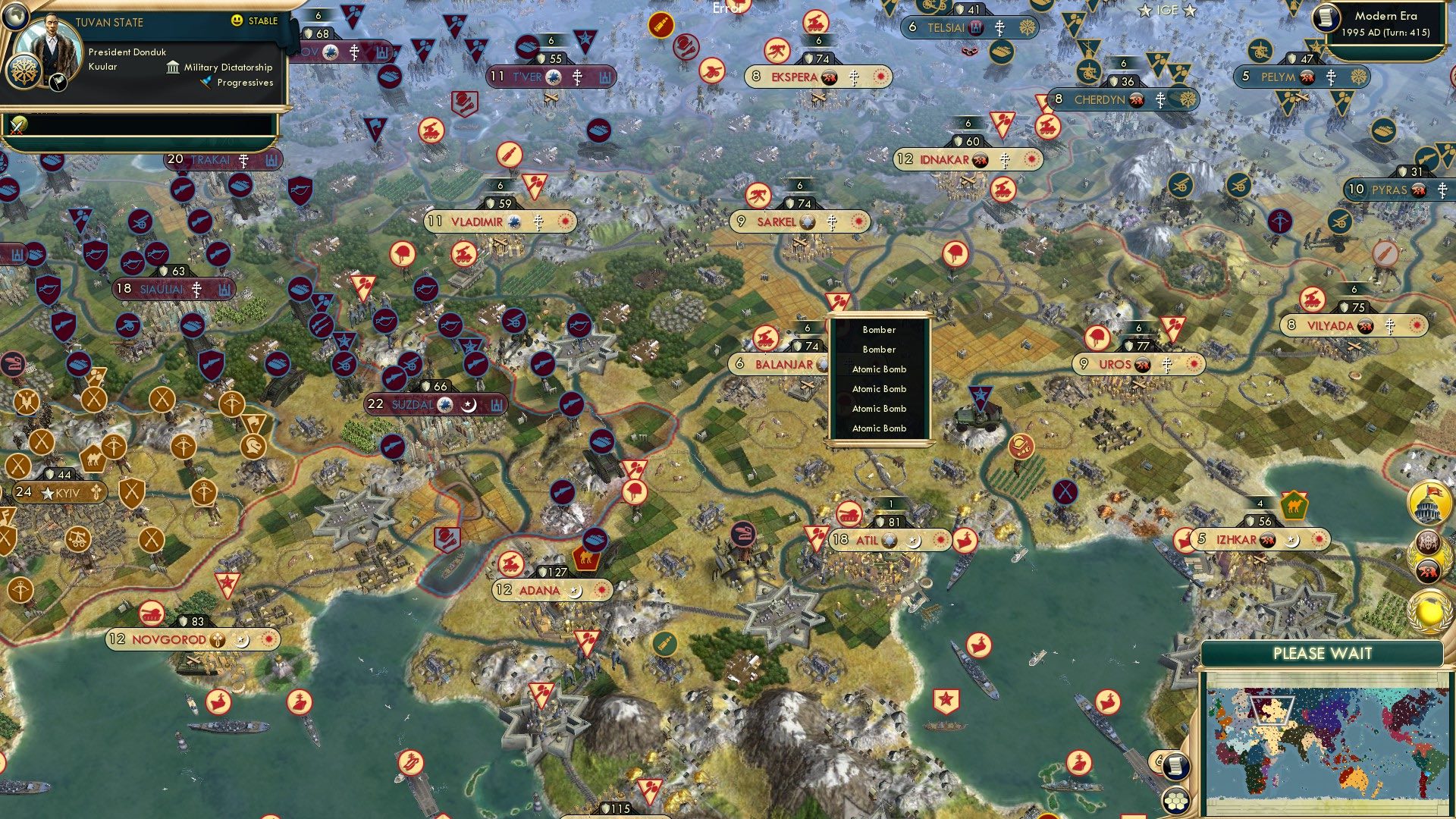Select an Atomic Bomb from the unit list
Viewport: 1456px width, 819px height.
point(878,369)
